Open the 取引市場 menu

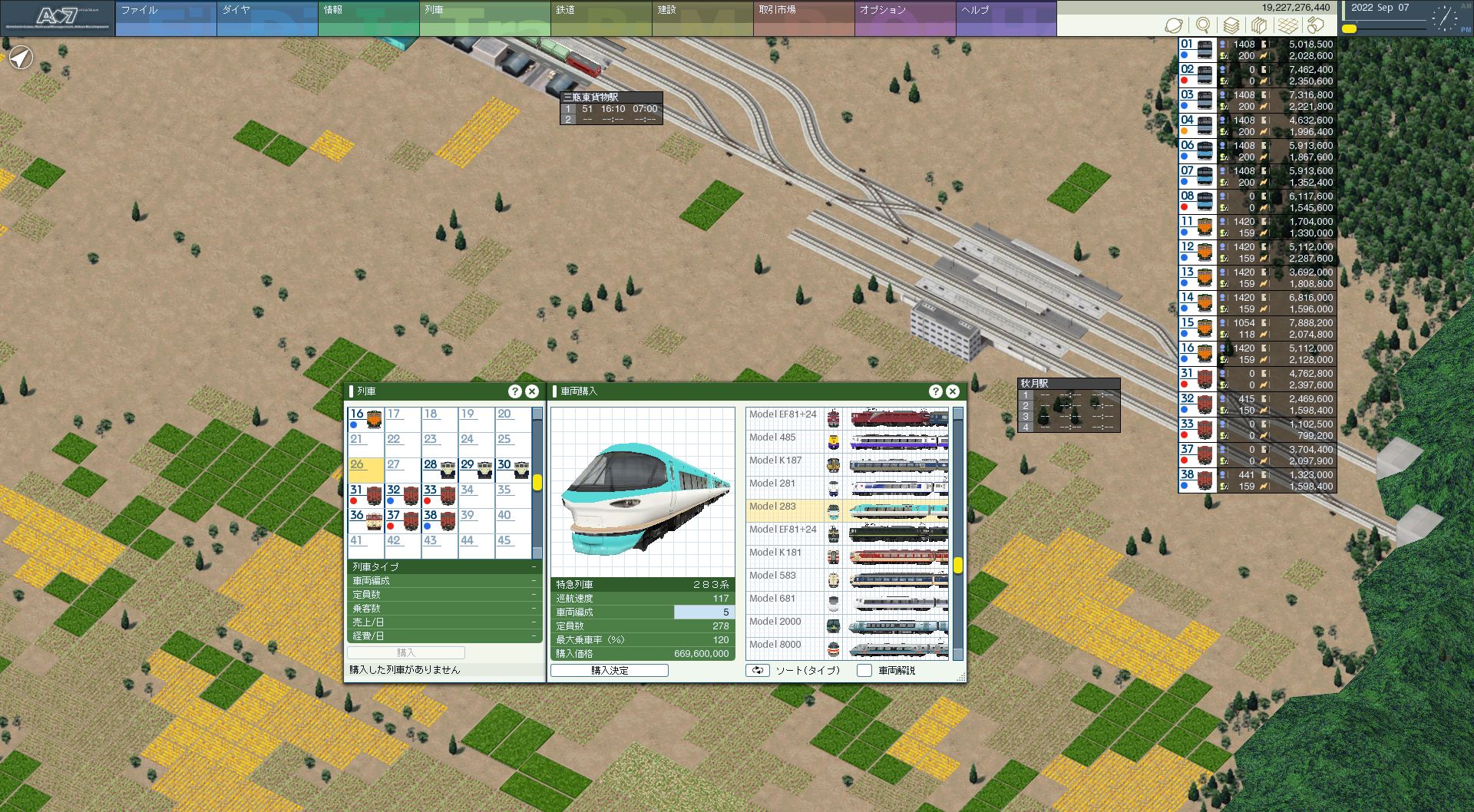(x=803, y=18)
